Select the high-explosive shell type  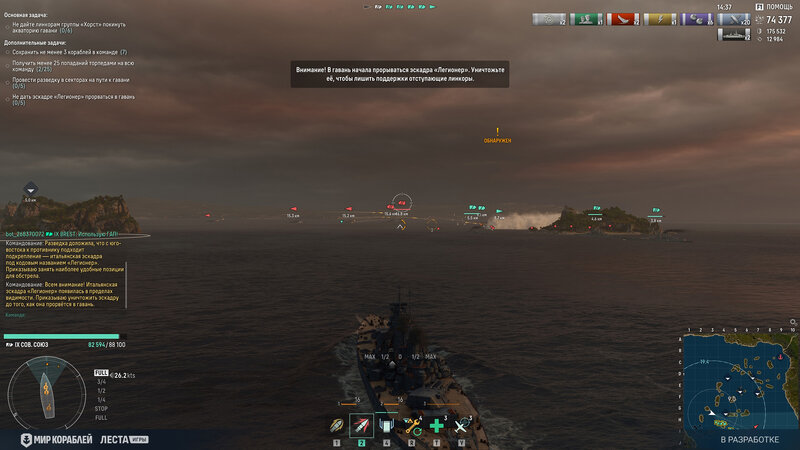coord(337,427)
